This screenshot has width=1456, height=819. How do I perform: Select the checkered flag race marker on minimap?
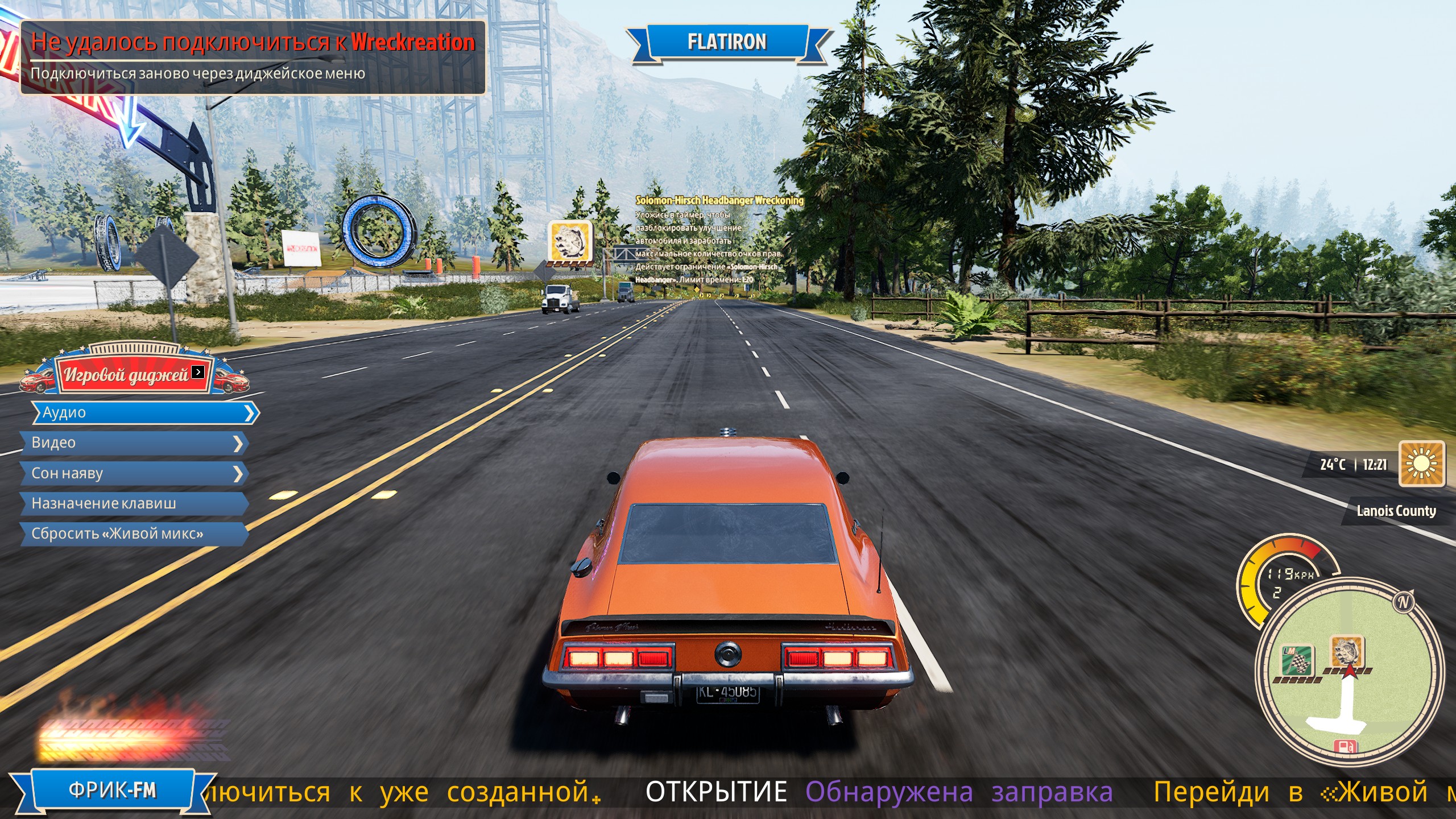tap(1296, 660)
